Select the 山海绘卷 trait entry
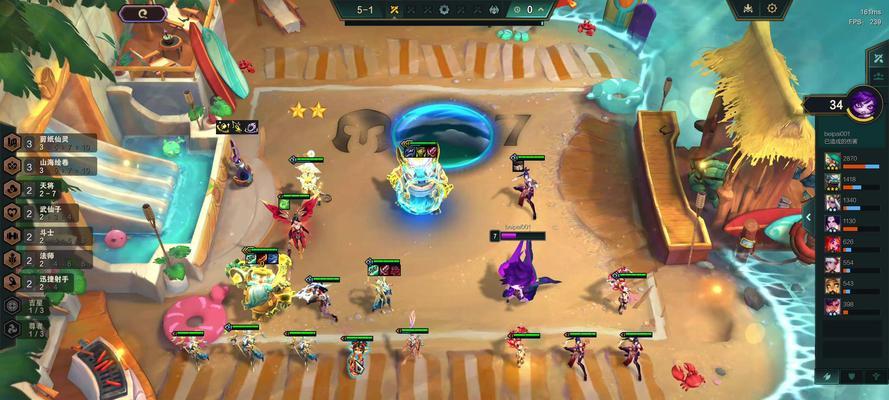The image size is (889, 400). click(x=50, y=165)
